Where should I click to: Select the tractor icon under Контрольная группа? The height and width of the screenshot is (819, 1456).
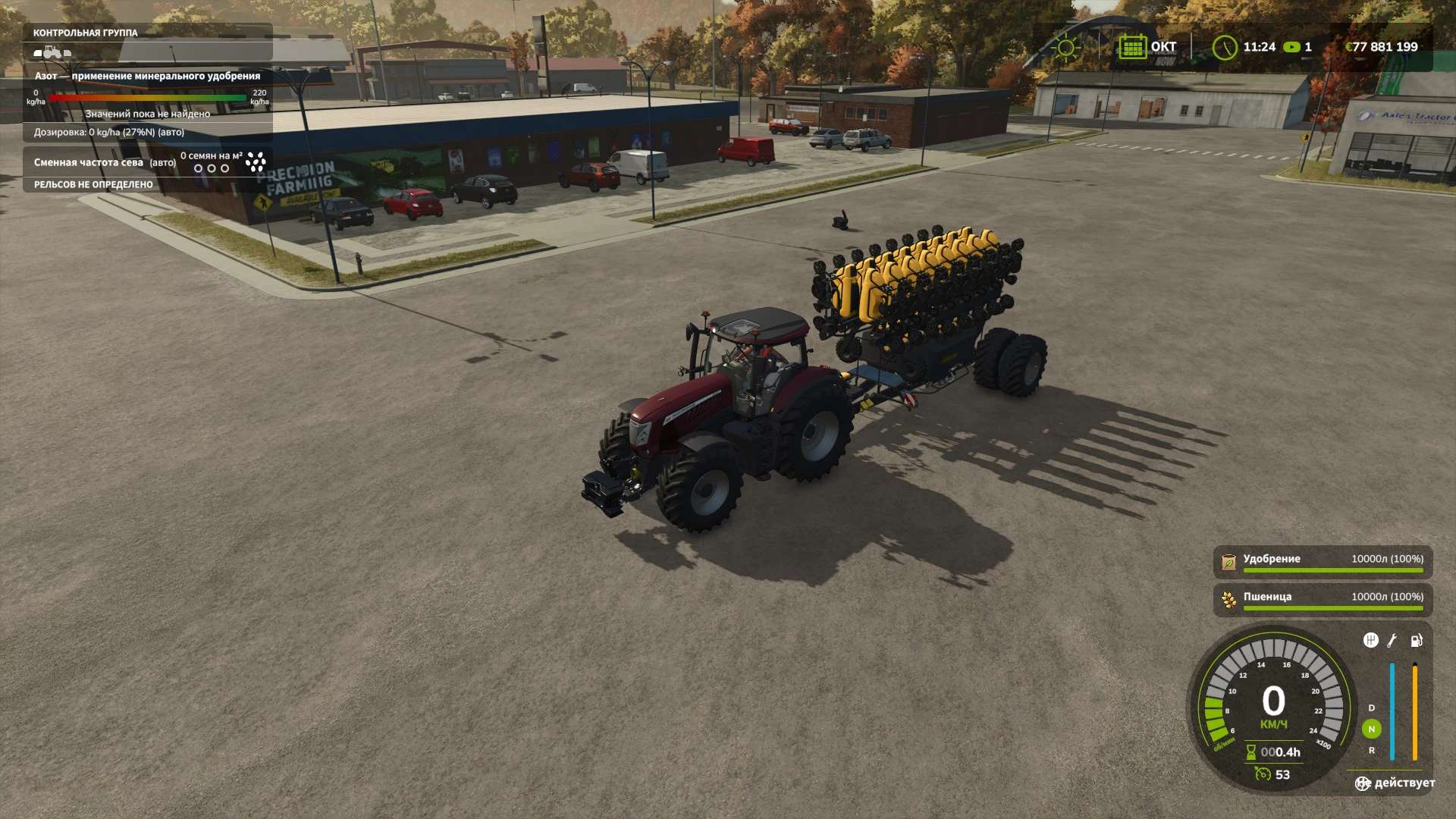pyautogui.click(x=52, y=52)
